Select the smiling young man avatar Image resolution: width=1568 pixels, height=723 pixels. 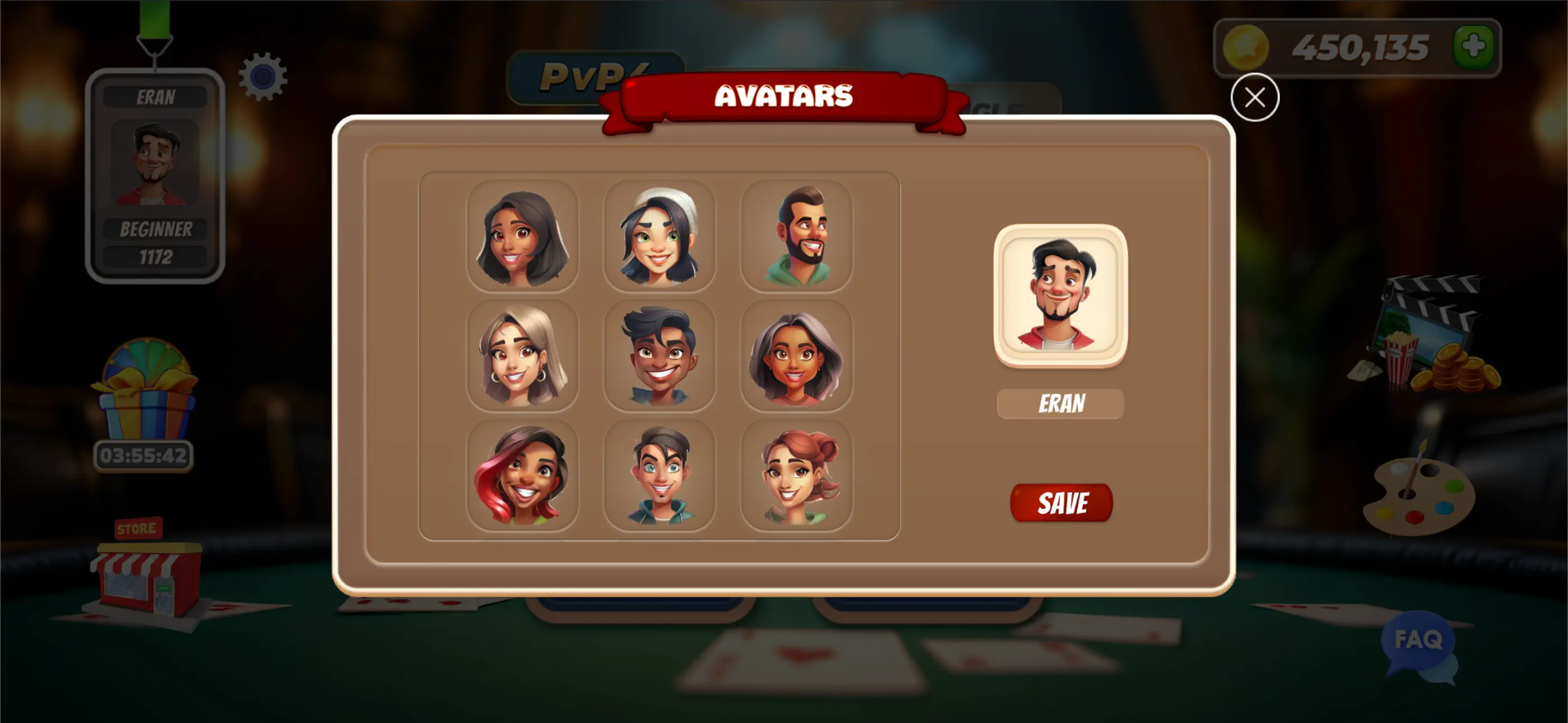point(661,355)
